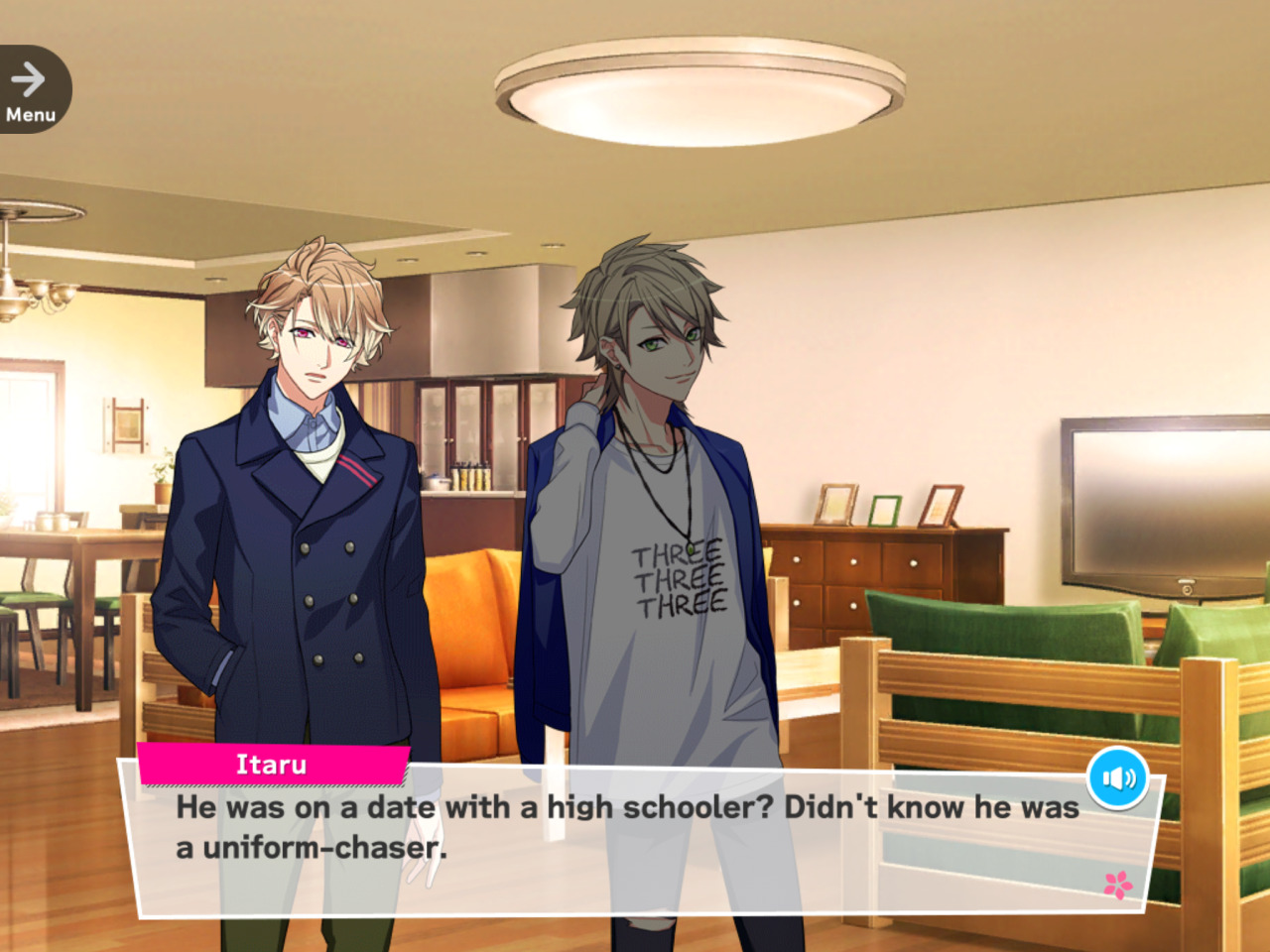The height and width of the screenshot is (952, 1270).
Task: Play the voice line speaker icon
Action: pyautogui.click(x=1118, y=778)
